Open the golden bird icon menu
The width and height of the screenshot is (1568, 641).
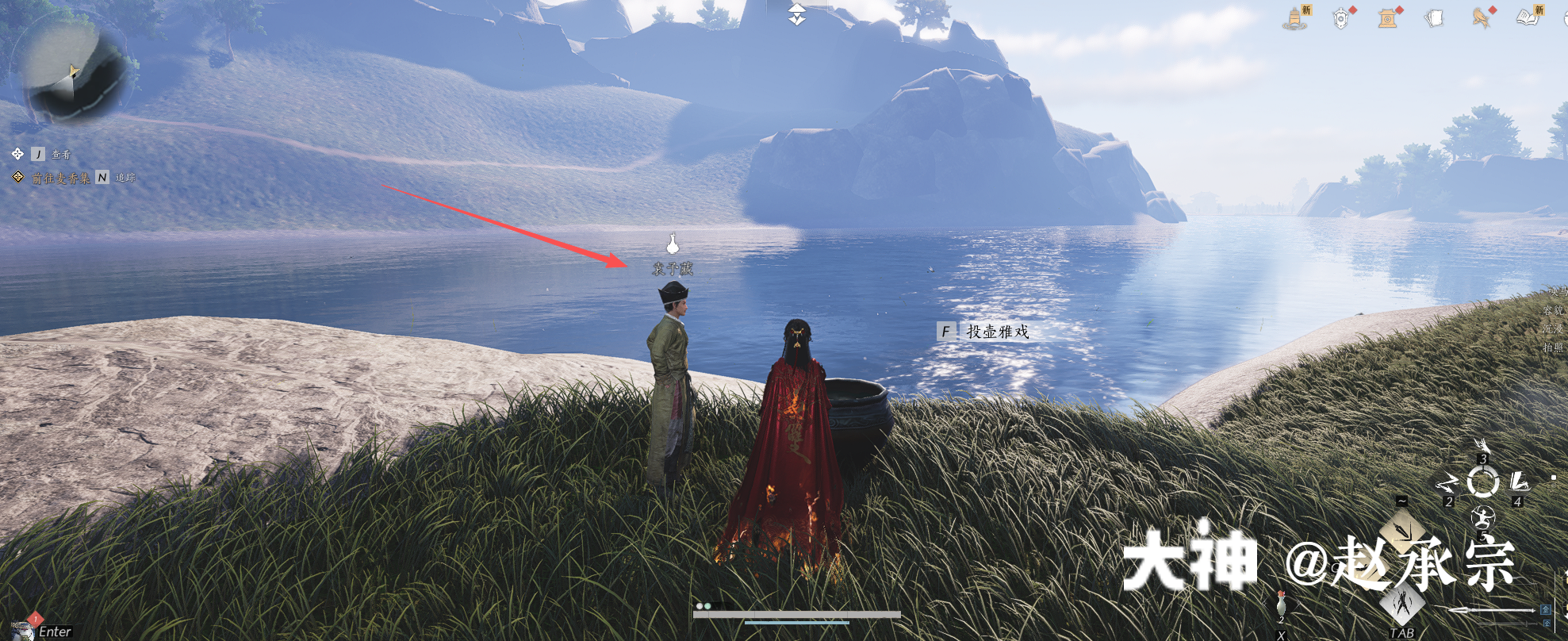click(x=1481, y=17)
